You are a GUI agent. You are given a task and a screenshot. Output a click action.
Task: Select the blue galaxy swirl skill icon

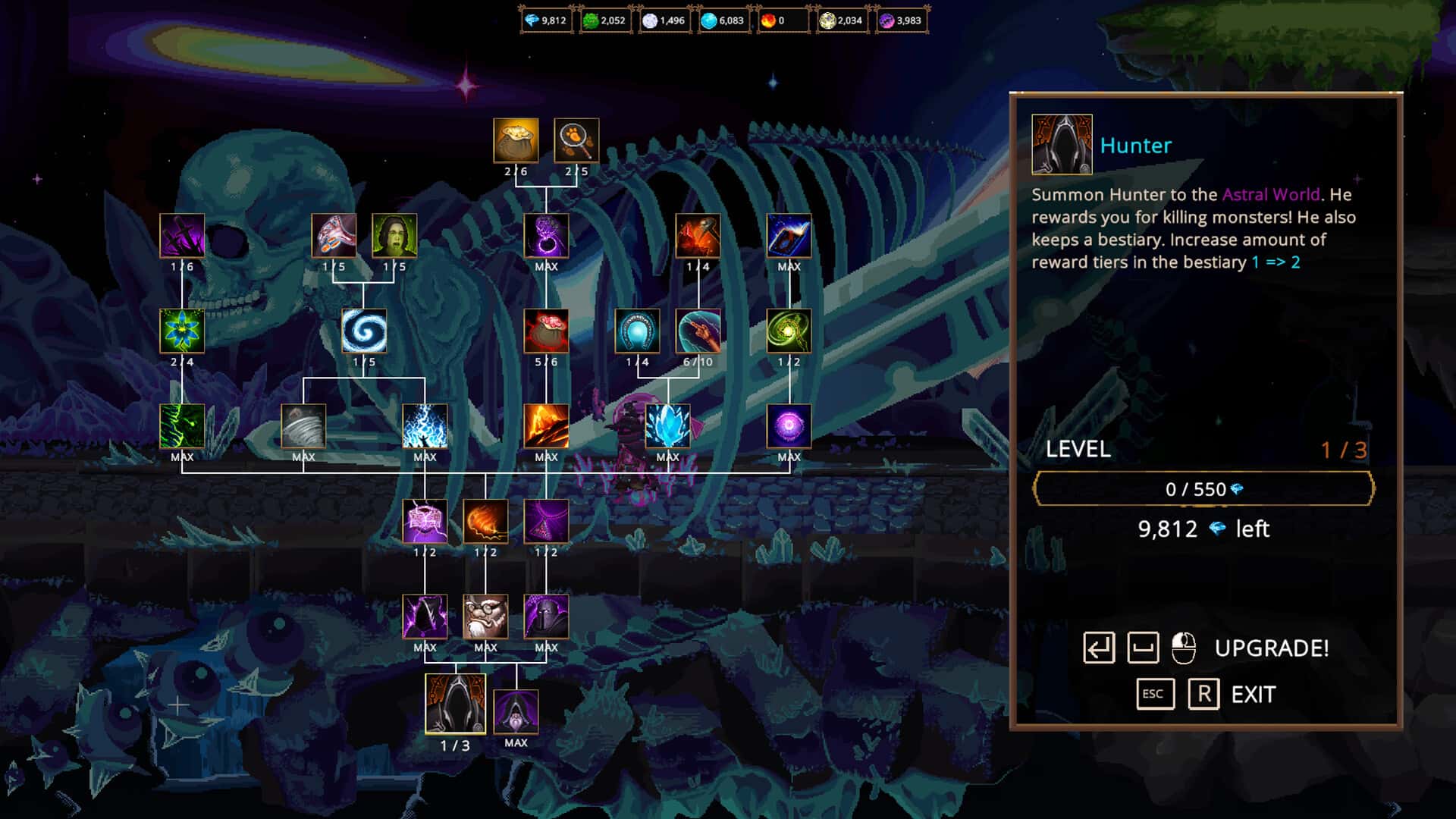coord(365,331)
